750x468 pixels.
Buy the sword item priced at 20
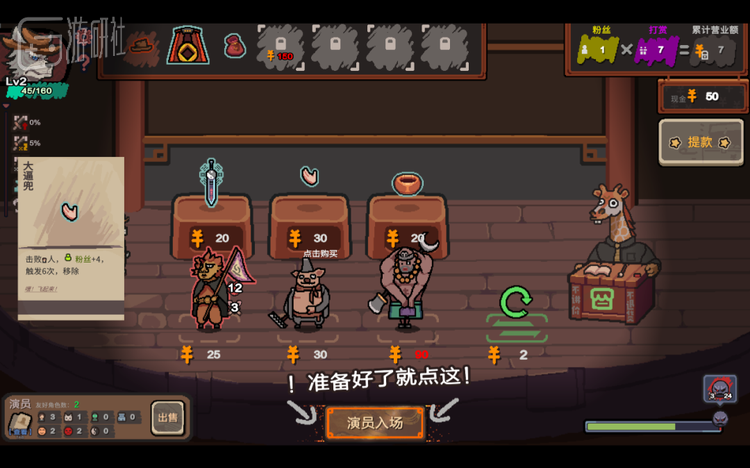tap(211, 184)
